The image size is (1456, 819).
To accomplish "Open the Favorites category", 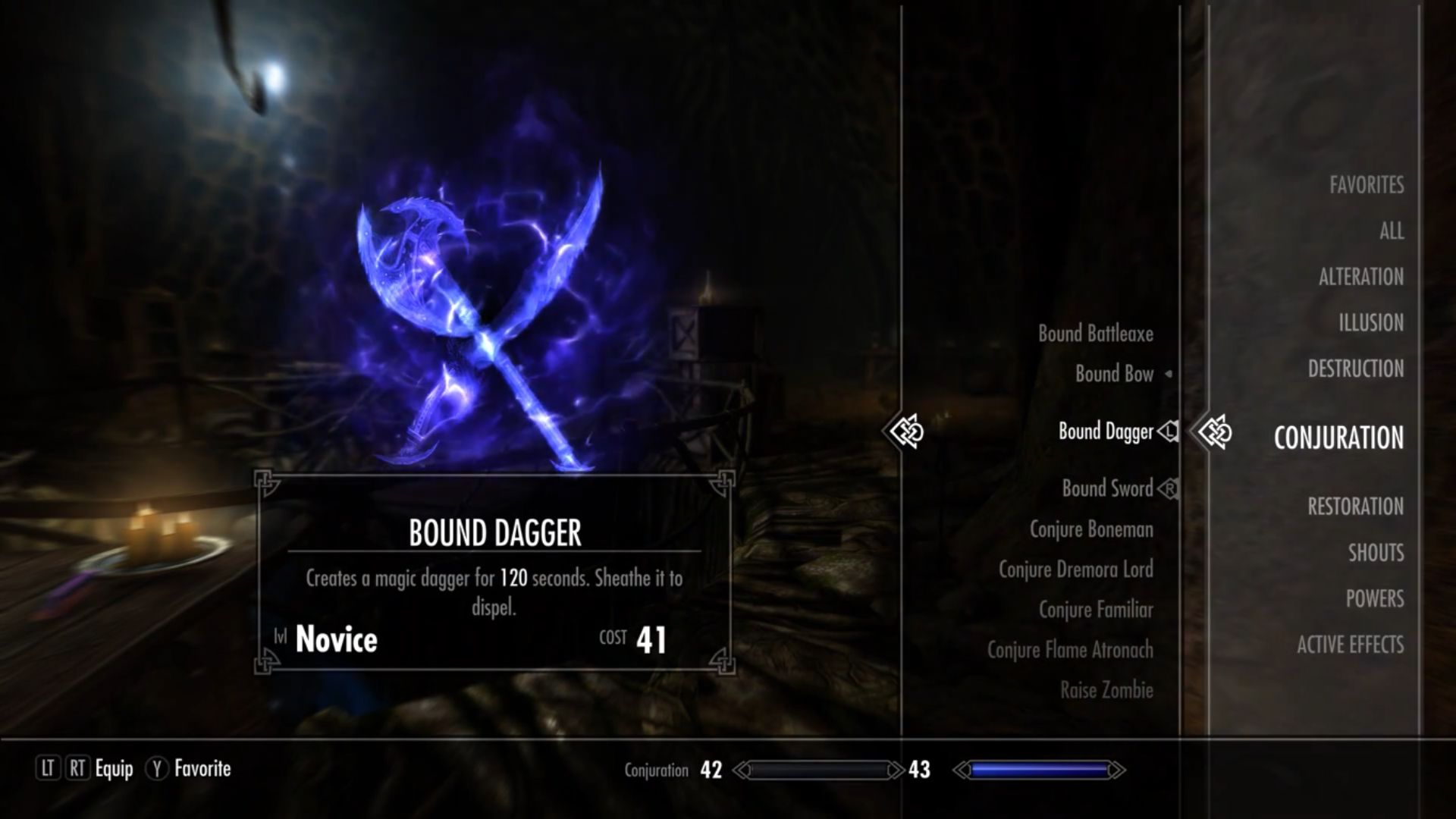I will point(1366,185).
